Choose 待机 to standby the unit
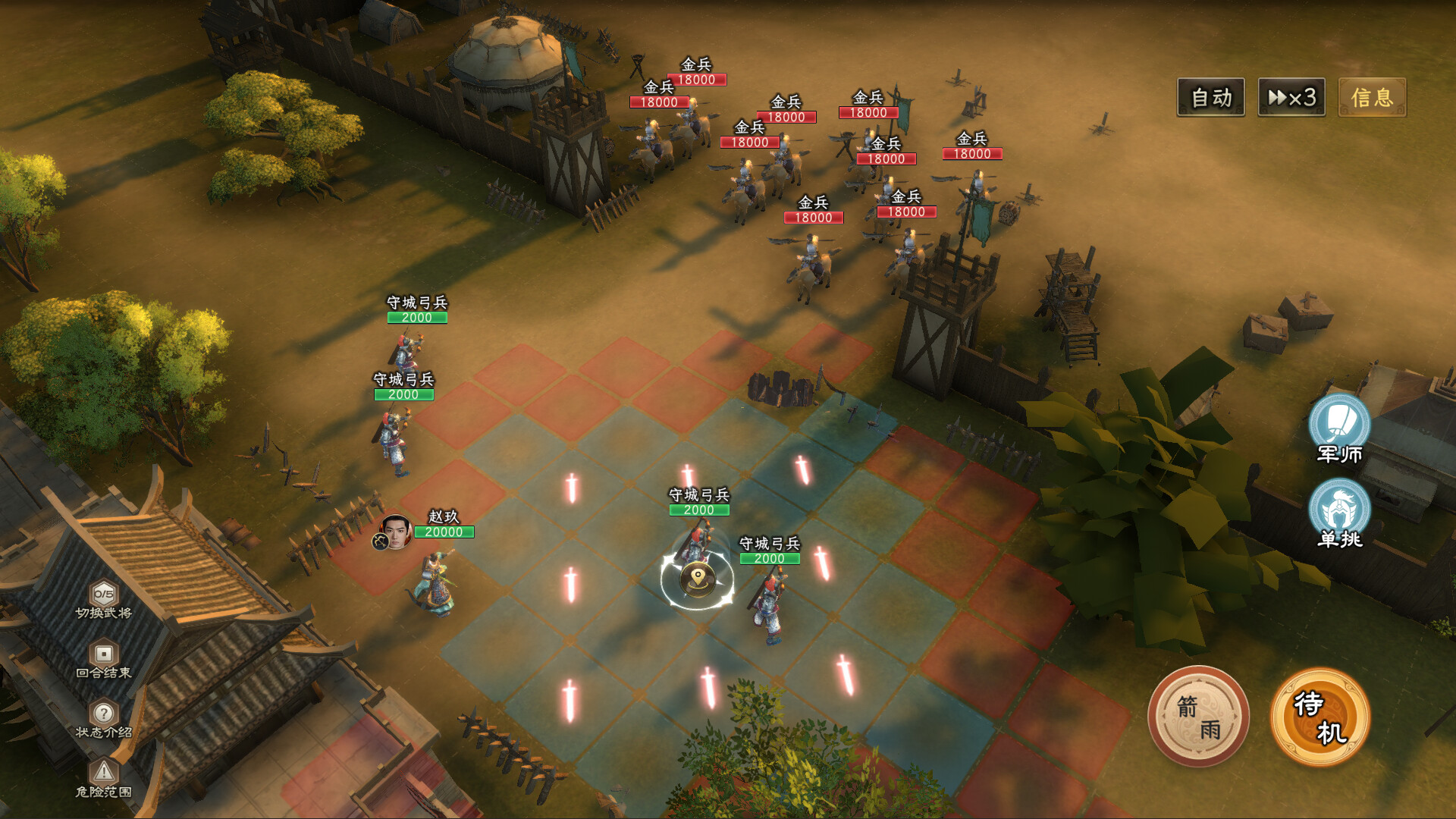 click(x=1319, y=717)
